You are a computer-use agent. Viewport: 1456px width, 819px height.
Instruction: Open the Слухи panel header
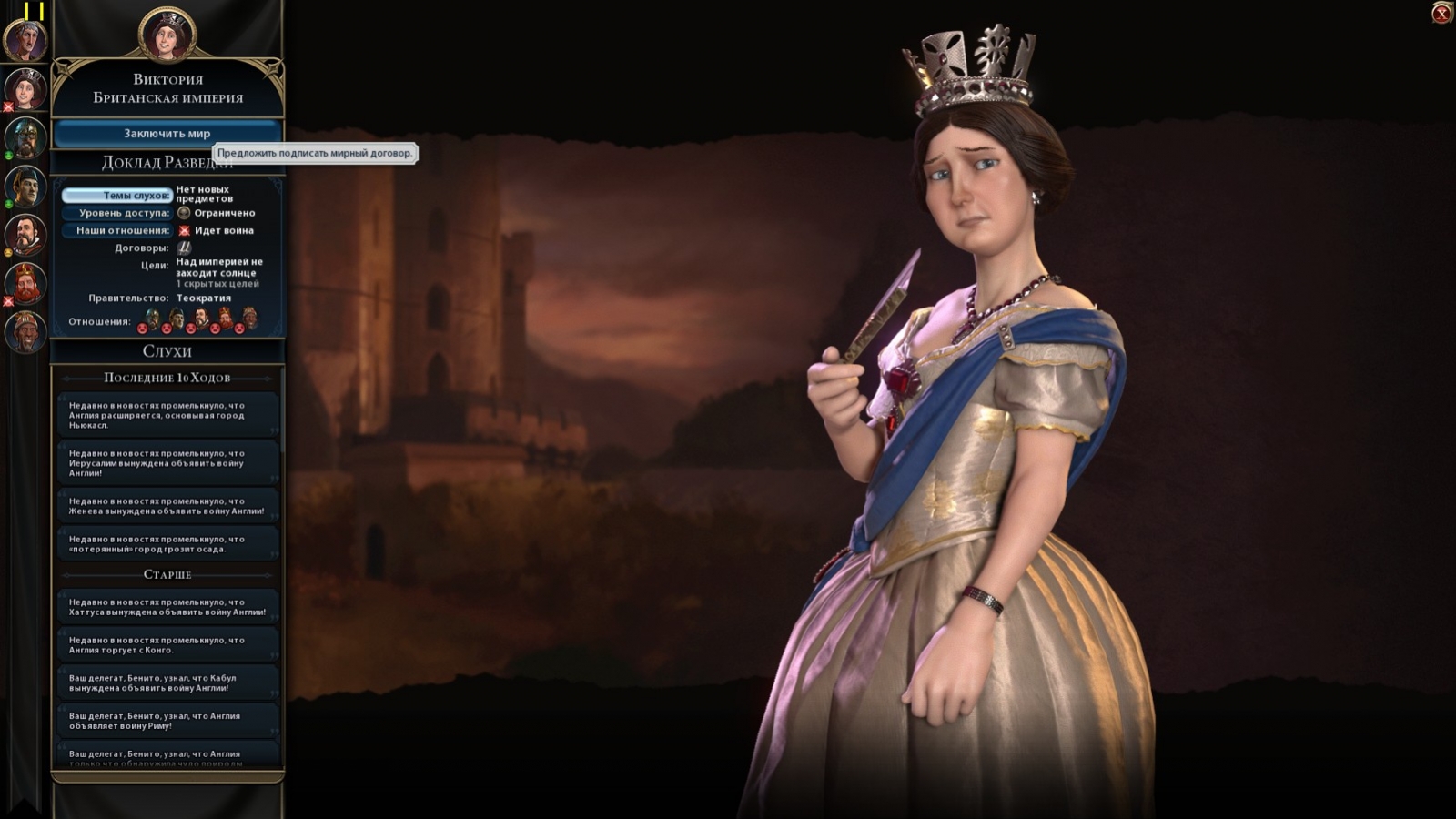[x=167, y=350]
